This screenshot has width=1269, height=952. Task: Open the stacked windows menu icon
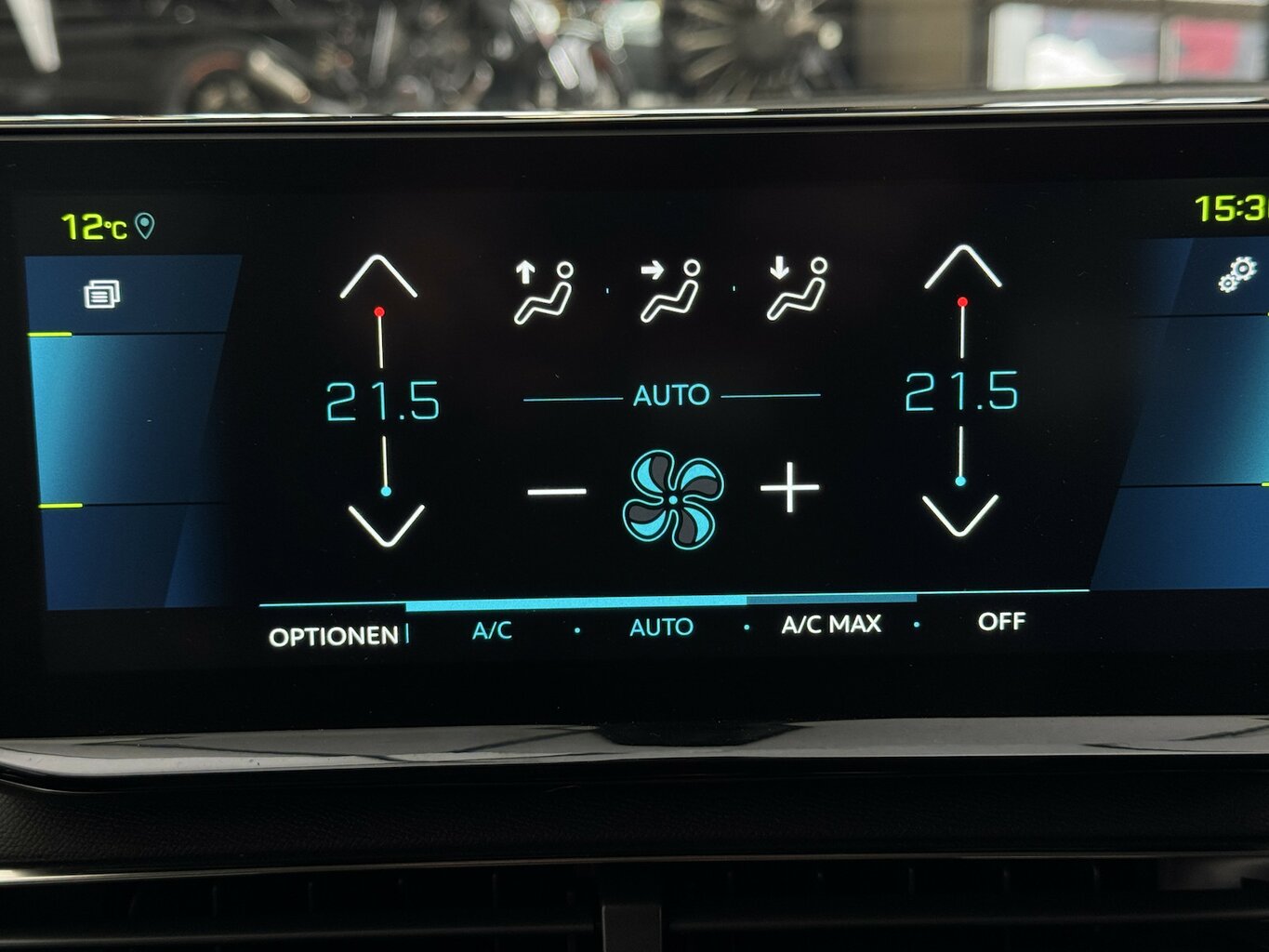point(102,295)
